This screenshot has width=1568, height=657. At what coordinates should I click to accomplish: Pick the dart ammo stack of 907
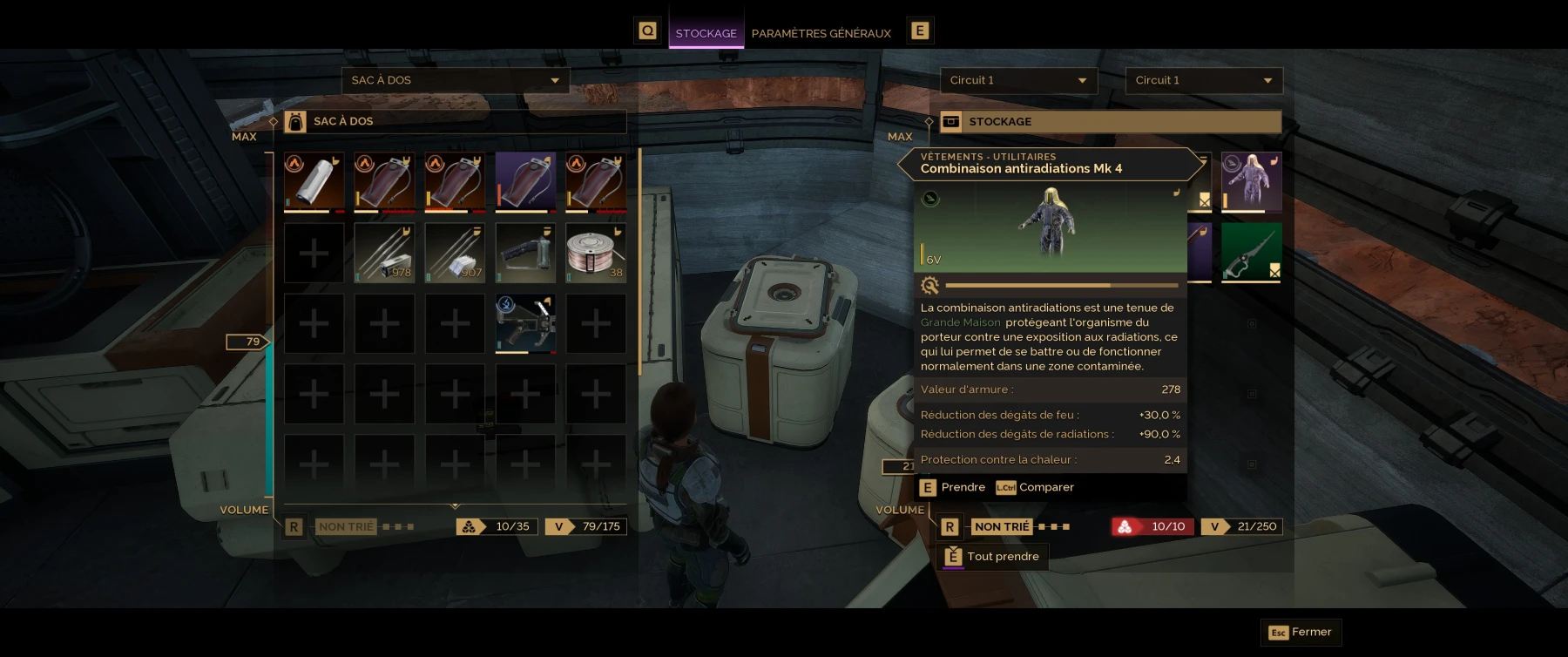click(x=455, y=253)
